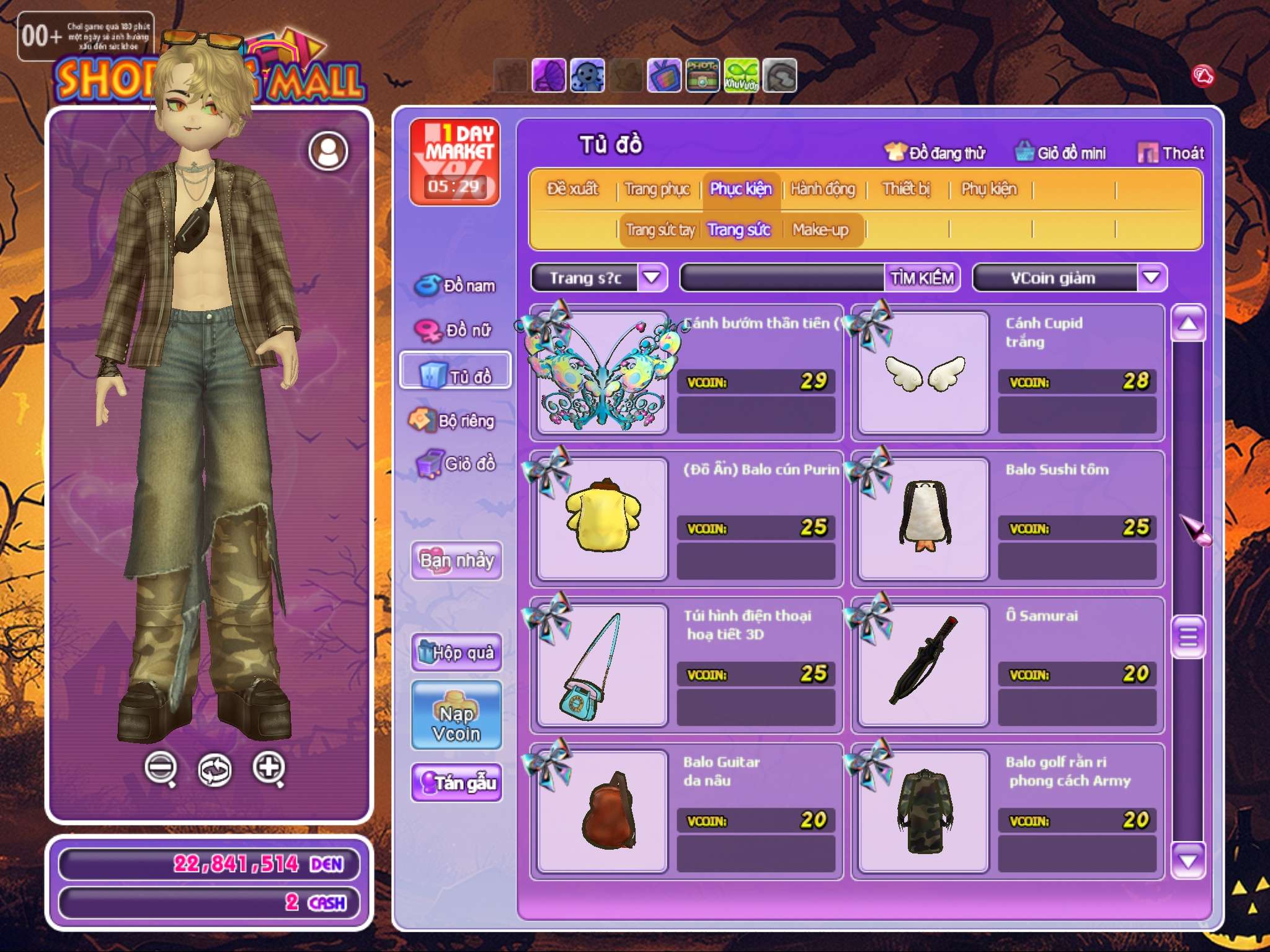Choose the Balo Guitar da nâu item
Screen dimensions: 1270x952
click(603, 811)
